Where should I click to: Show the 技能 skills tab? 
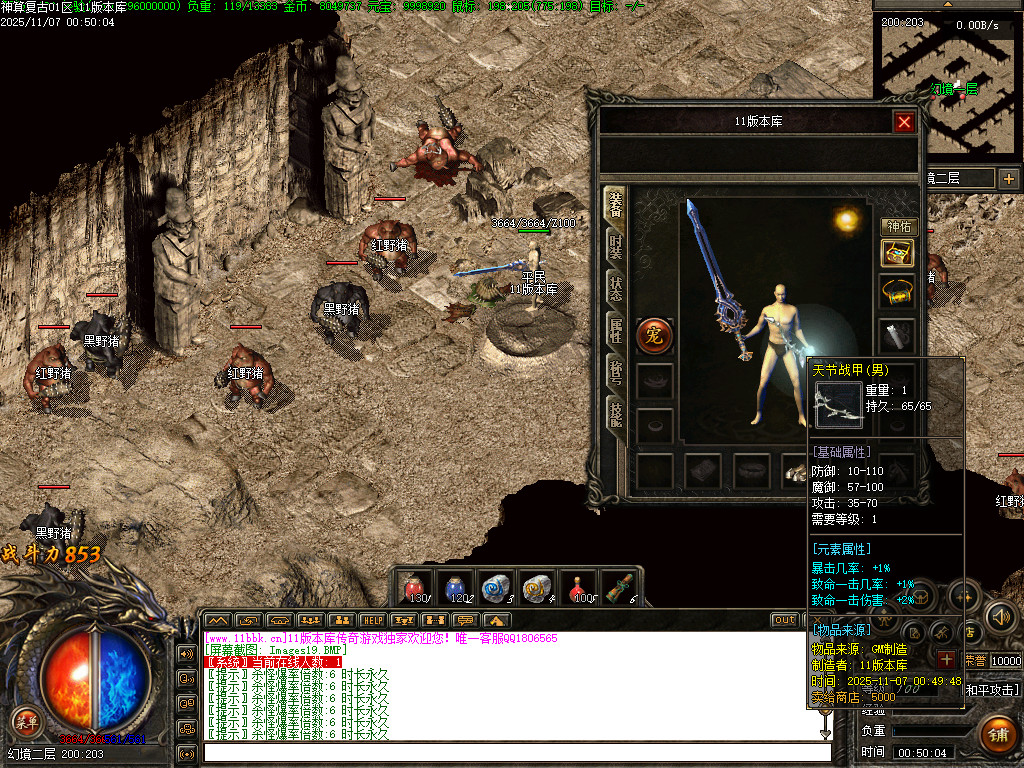(615, 412)
